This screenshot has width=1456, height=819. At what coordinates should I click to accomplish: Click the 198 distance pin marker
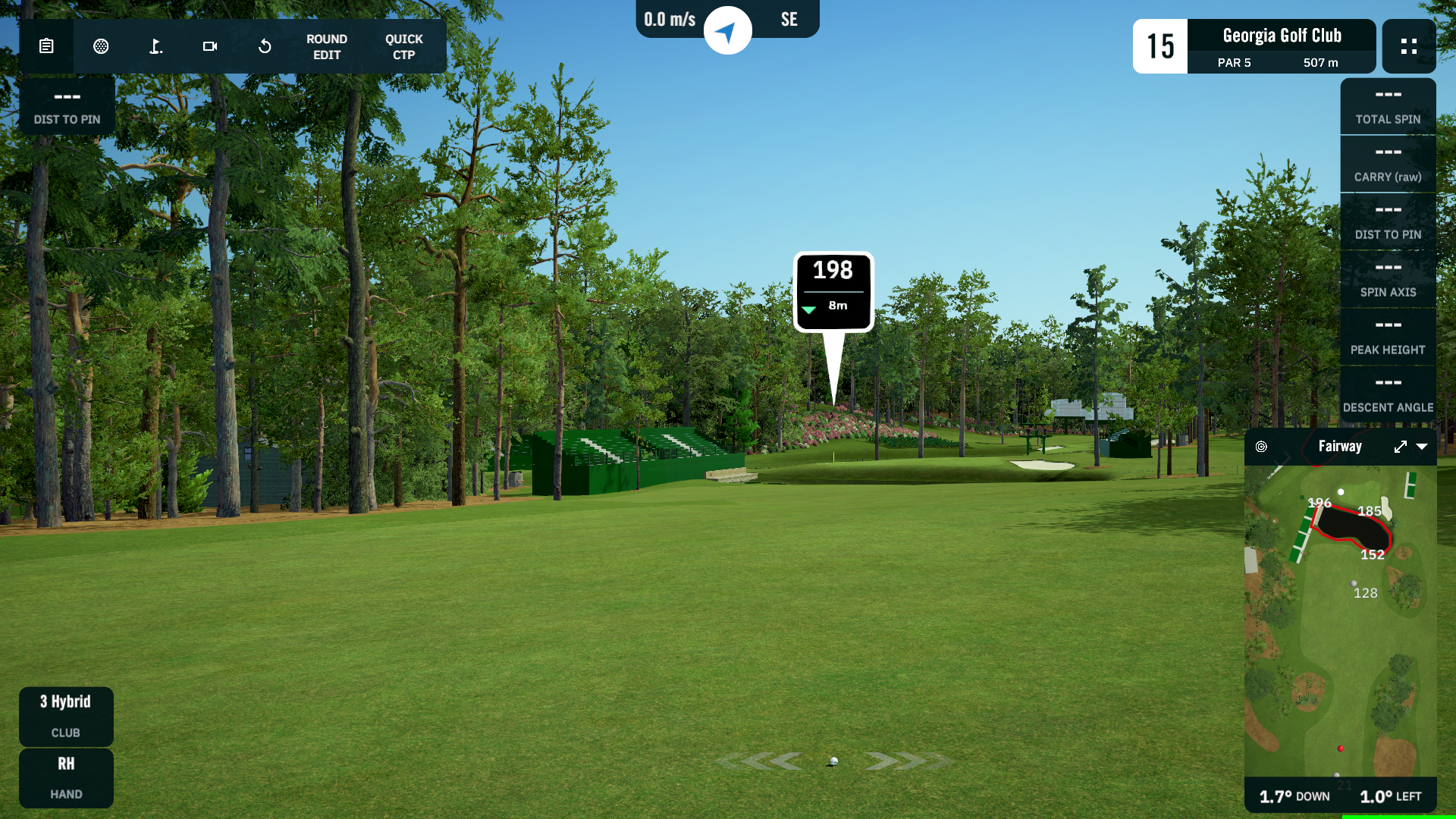(x=833, y=292)
